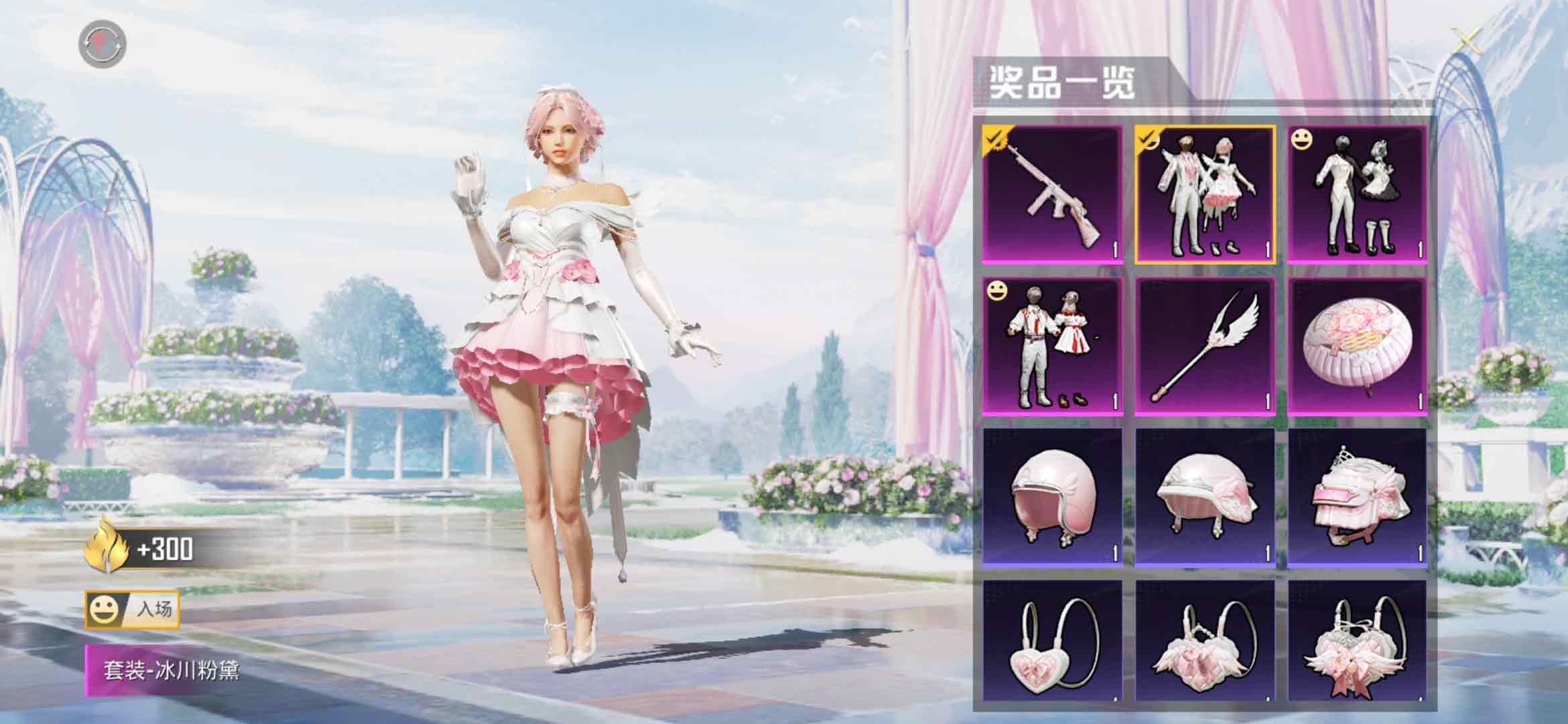Pick the red and white couple outfit set
This screenshot has width=1568, height=724.
(1053, 347)
